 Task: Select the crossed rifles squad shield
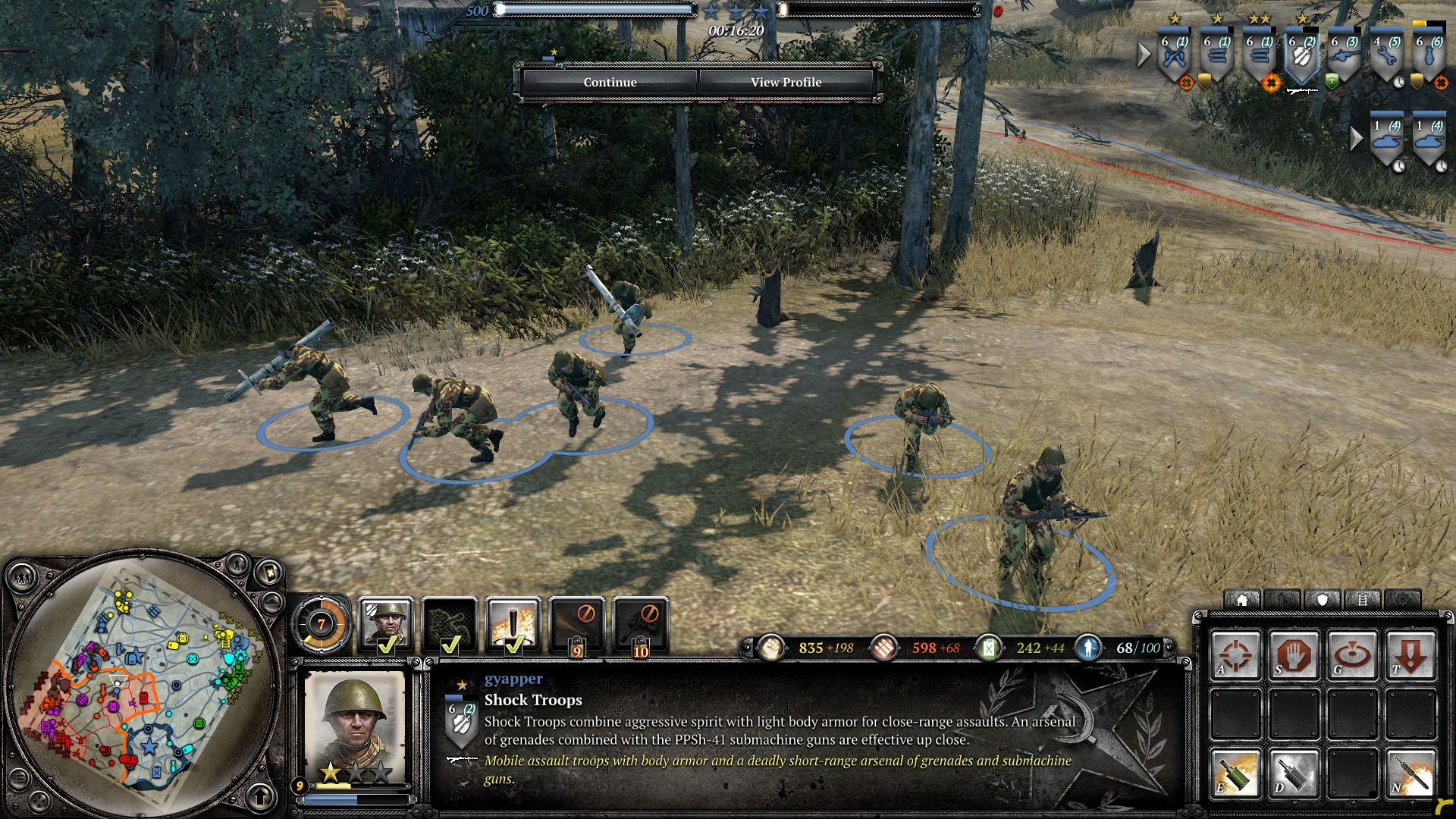pyautogui.click(x=1174, y=57)
